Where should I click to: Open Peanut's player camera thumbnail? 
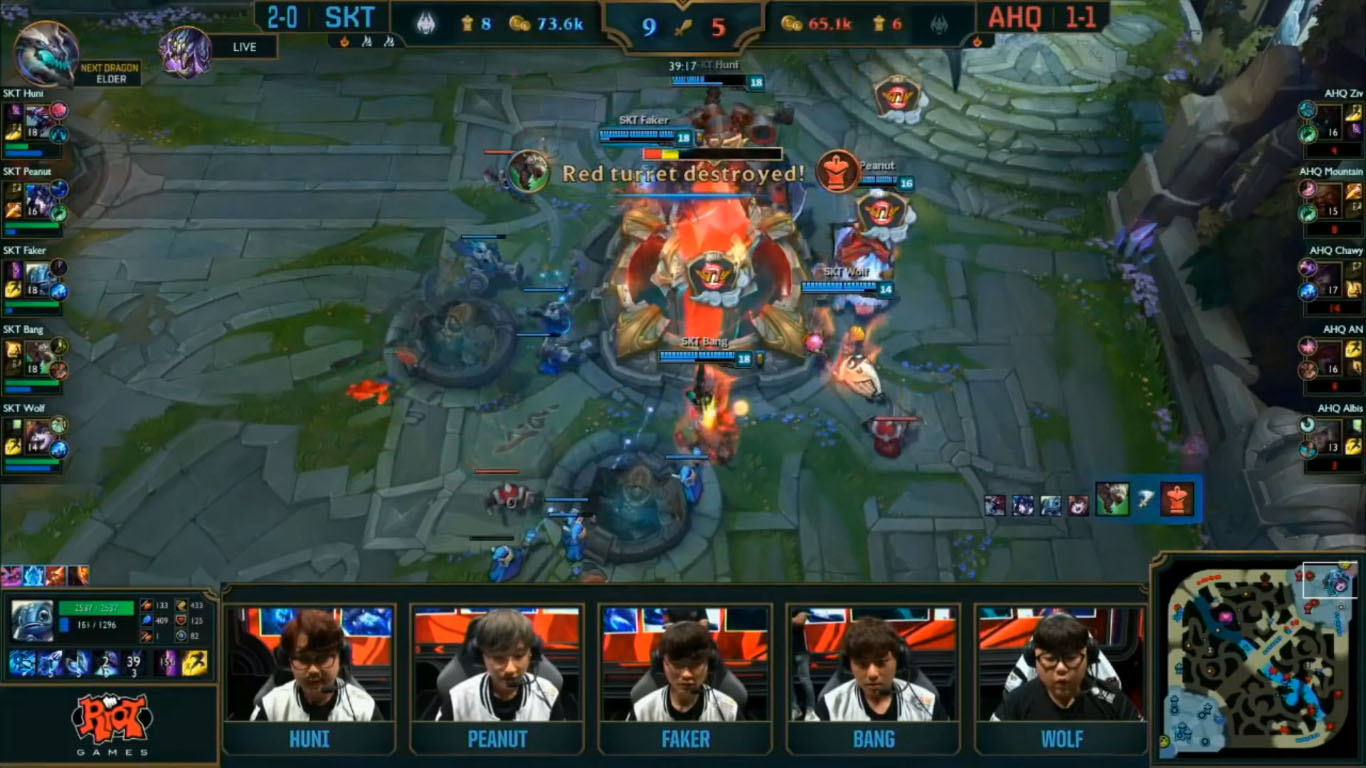[x=497, y=663]
